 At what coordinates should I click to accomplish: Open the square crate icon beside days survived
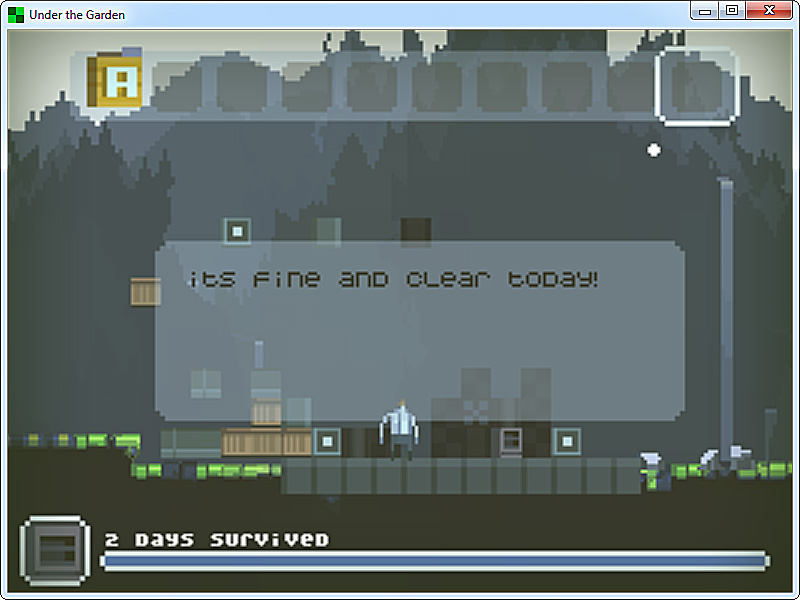coord(55,551)
